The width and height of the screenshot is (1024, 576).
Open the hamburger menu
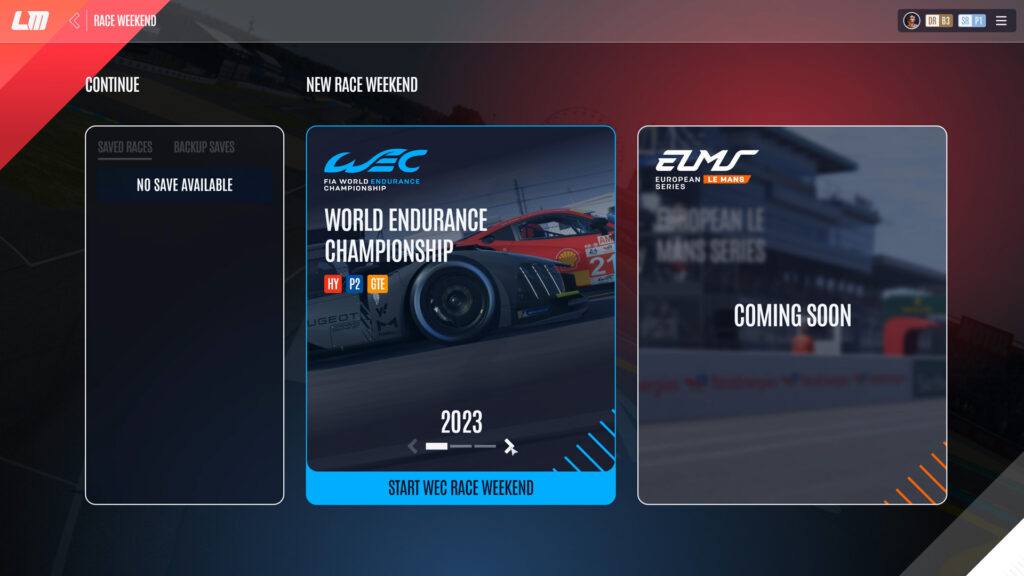pos(1001,21)
